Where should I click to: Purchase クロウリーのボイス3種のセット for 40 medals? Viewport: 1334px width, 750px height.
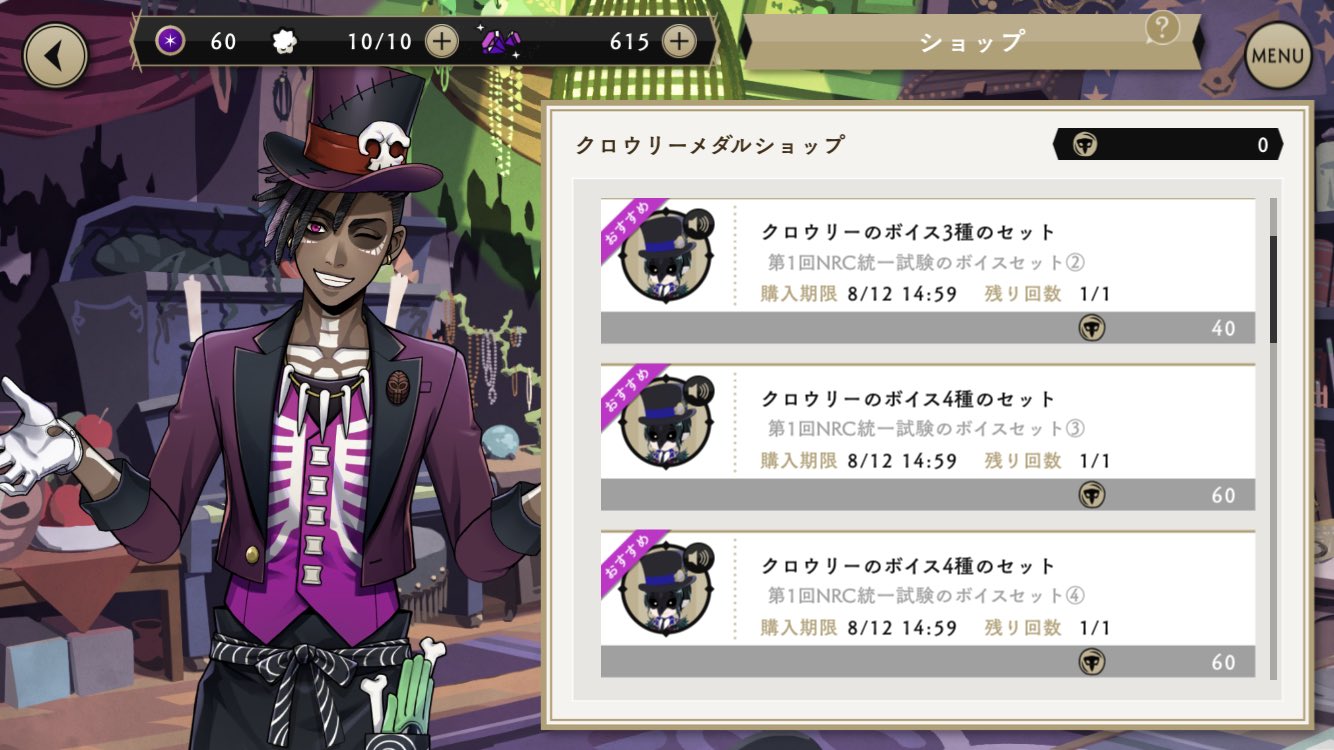925,328
